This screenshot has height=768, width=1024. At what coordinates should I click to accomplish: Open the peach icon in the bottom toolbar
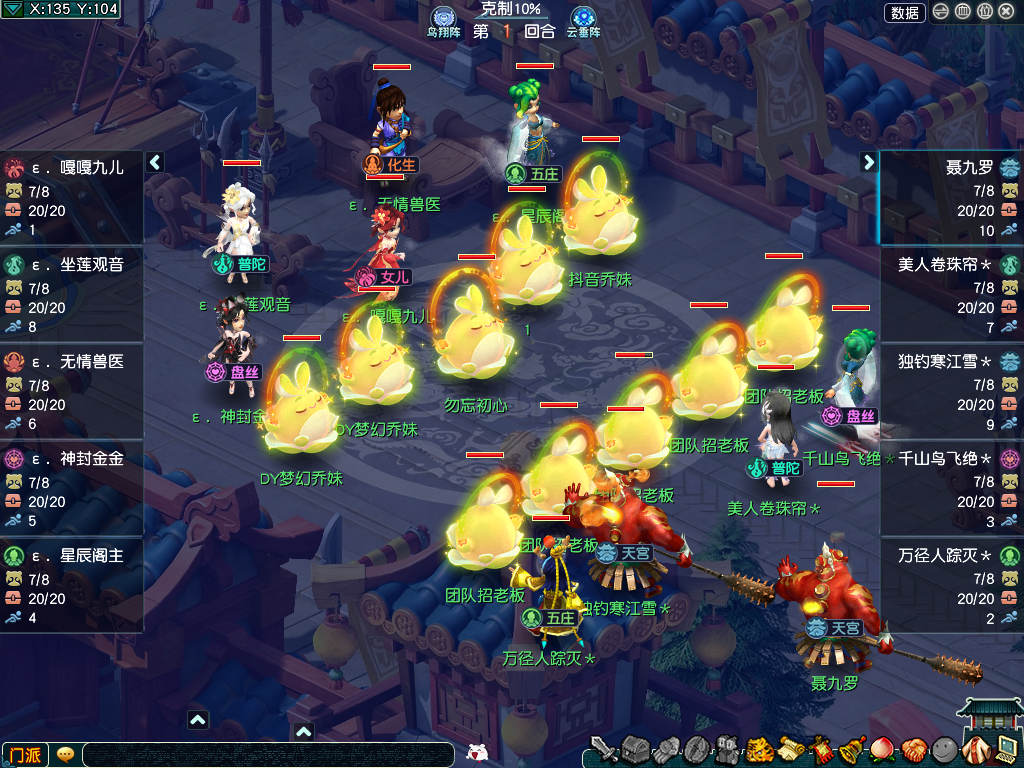tap(883, 749)
